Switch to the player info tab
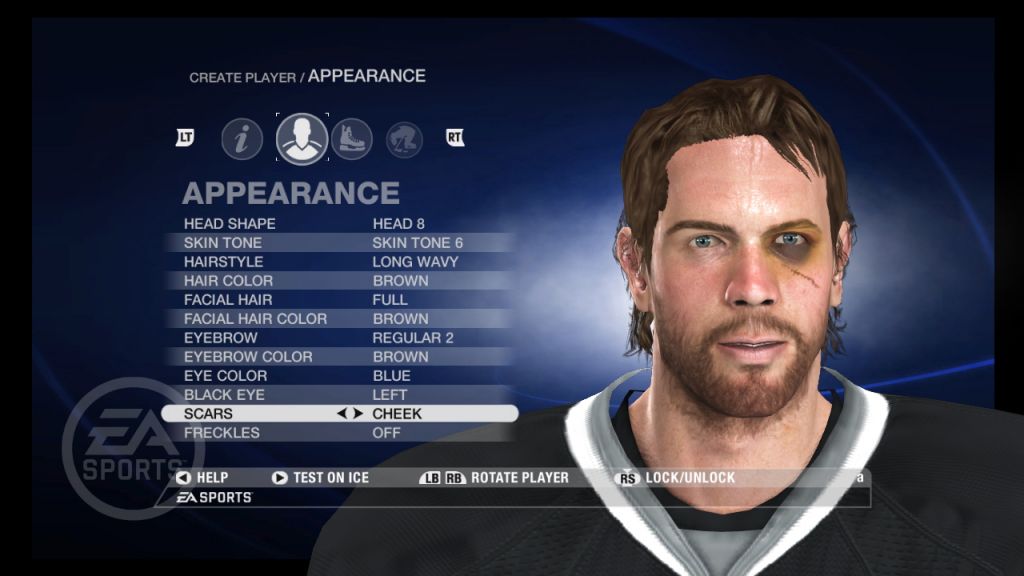 (x=242, y=139)
